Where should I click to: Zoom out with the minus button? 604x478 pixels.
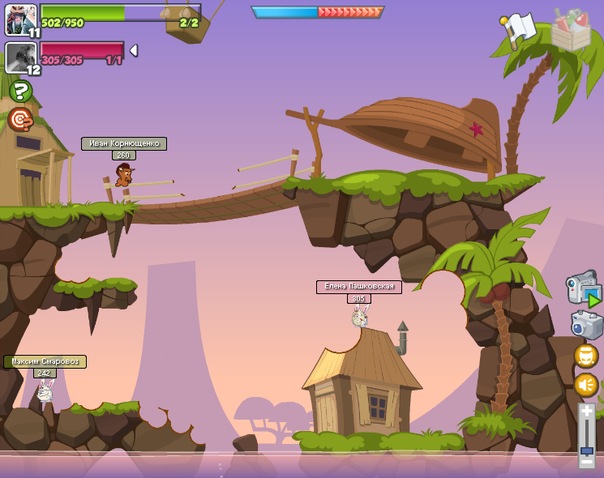(587, 462)
